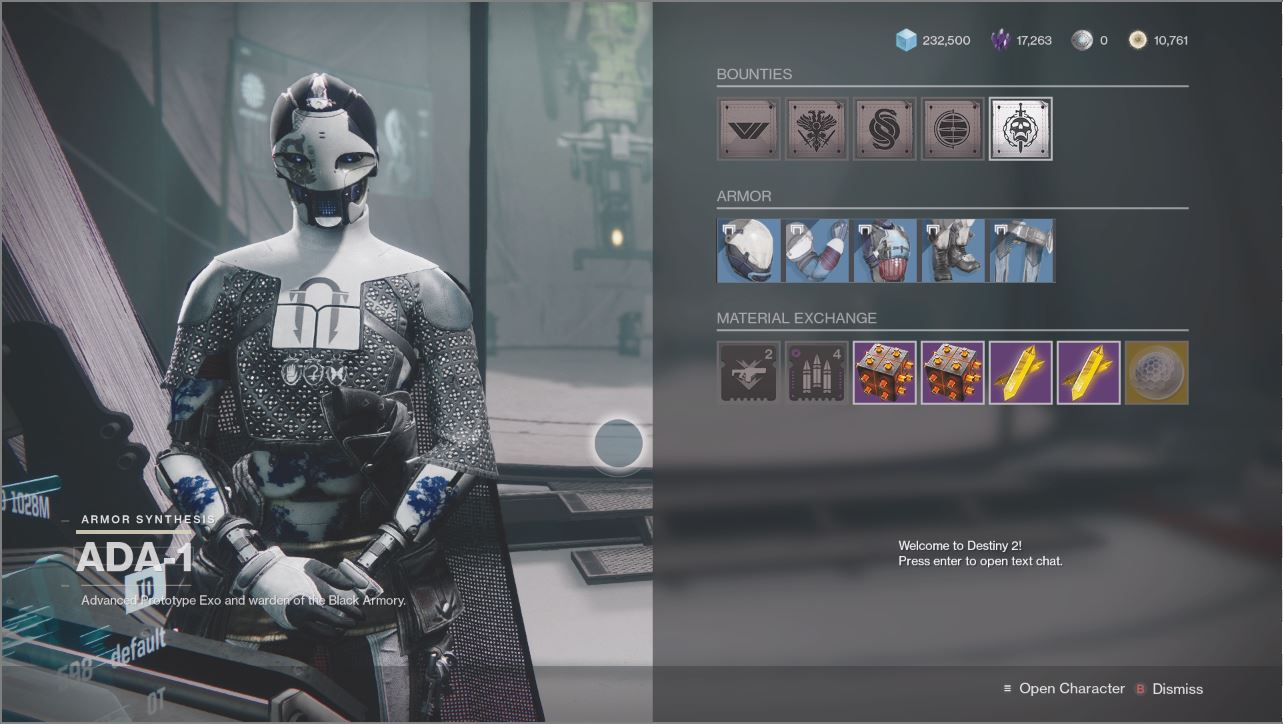
Task: Select the circular globe emblem bounty
Action: pos(953,129)
